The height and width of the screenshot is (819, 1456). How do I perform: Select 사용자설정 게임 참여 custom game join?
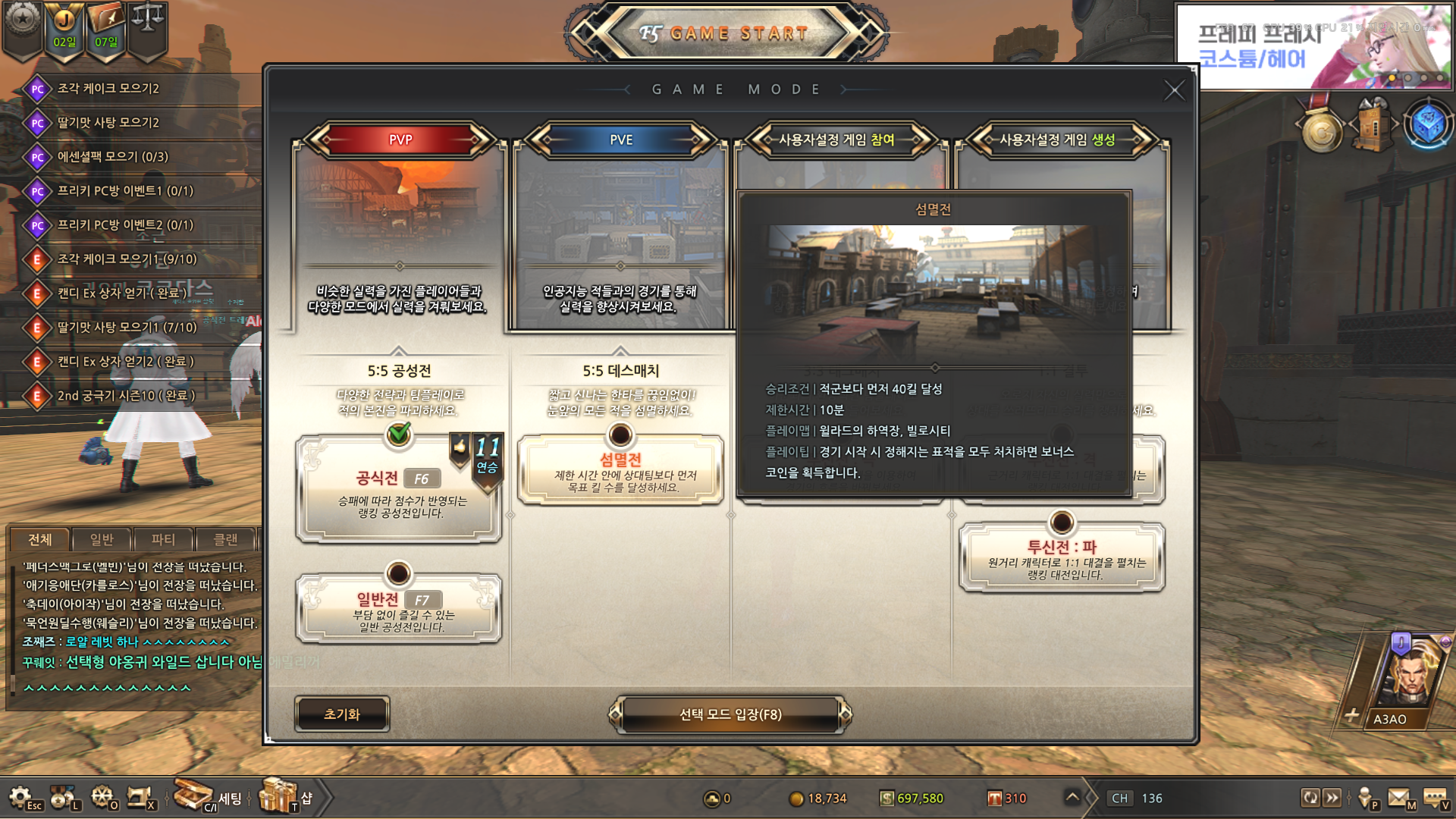[x=836, y=140]
